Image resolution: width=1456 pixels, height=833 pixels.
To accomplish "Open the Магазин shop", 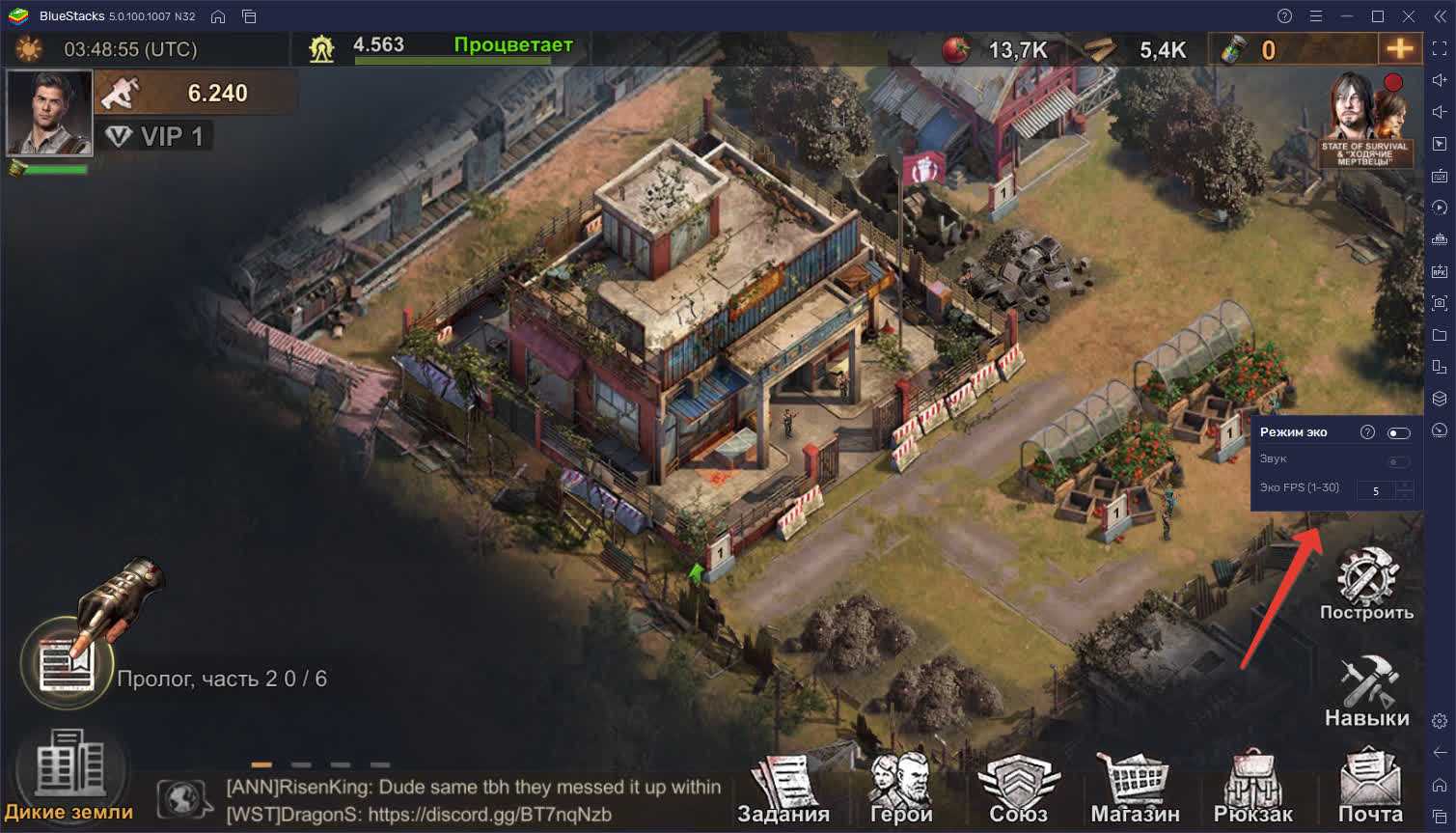I will (x=1135, y=790).
